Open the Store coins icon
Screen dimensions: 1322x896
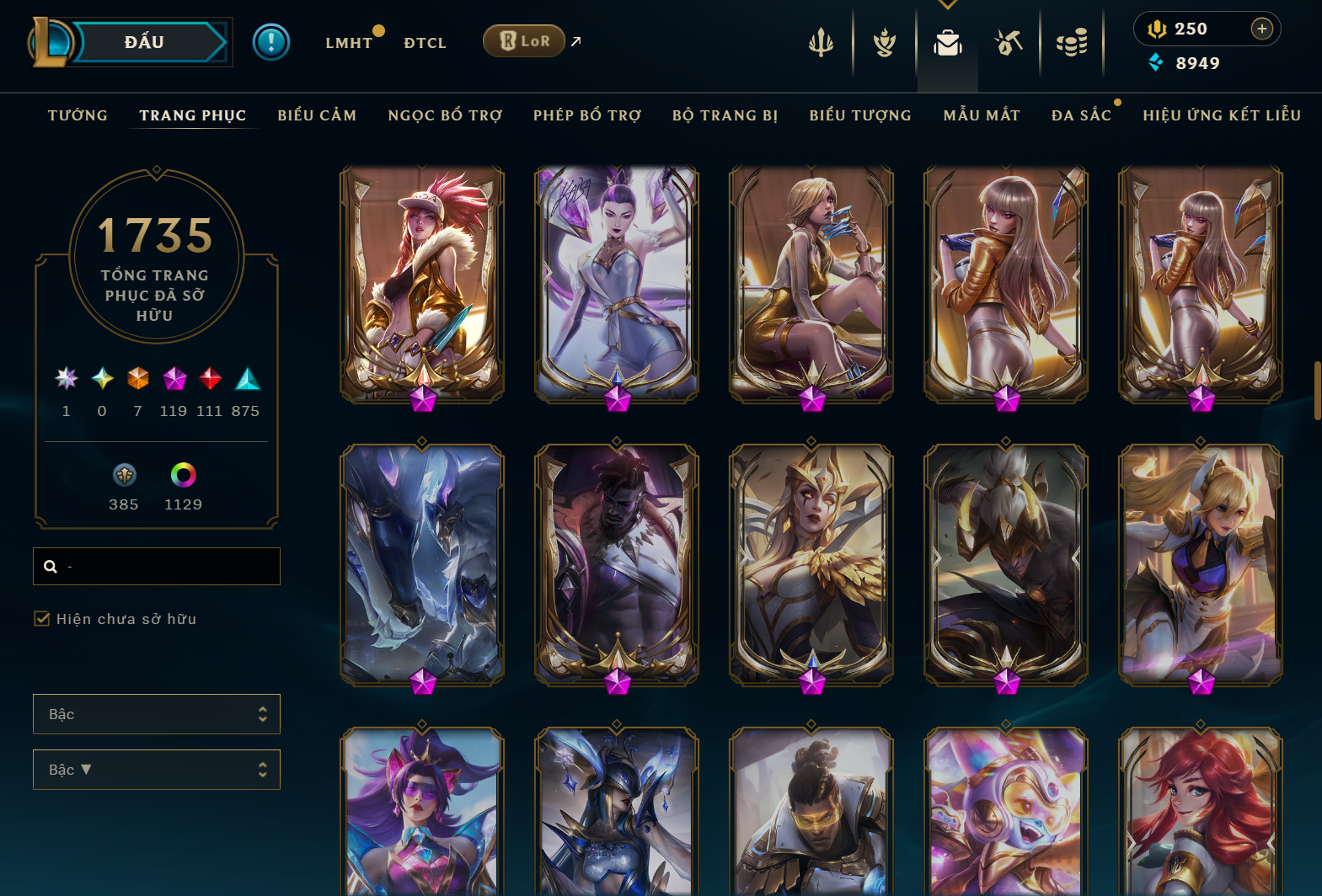pos(1072,41)
